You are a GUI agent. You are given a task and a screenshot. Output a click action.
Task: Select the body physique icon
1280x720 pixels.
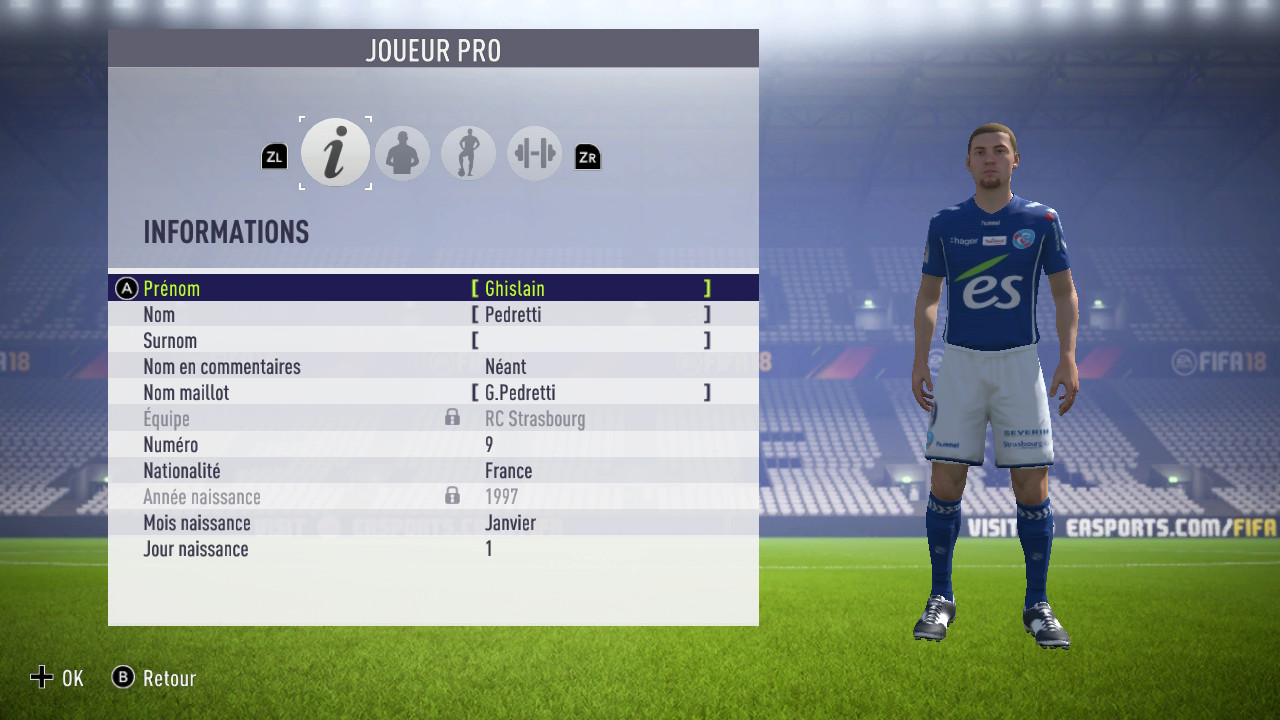pos(467,152)
